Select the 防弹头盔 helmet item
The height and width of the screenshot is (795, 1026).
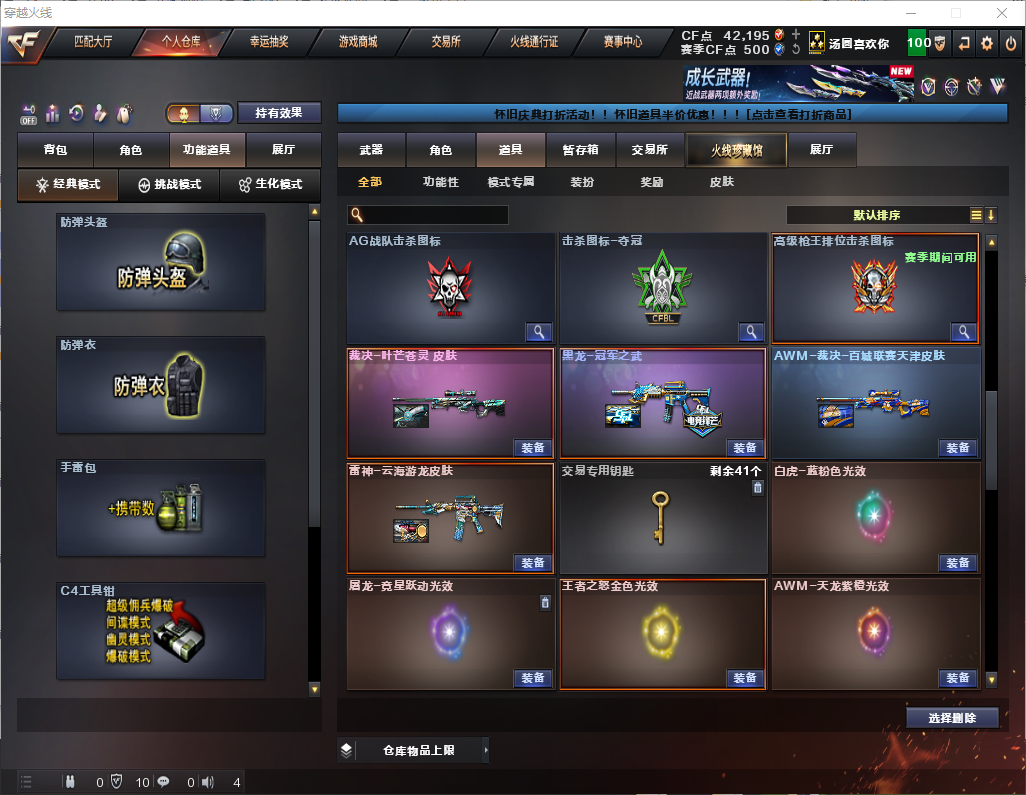pyautogui.click(x=161, y=261)
